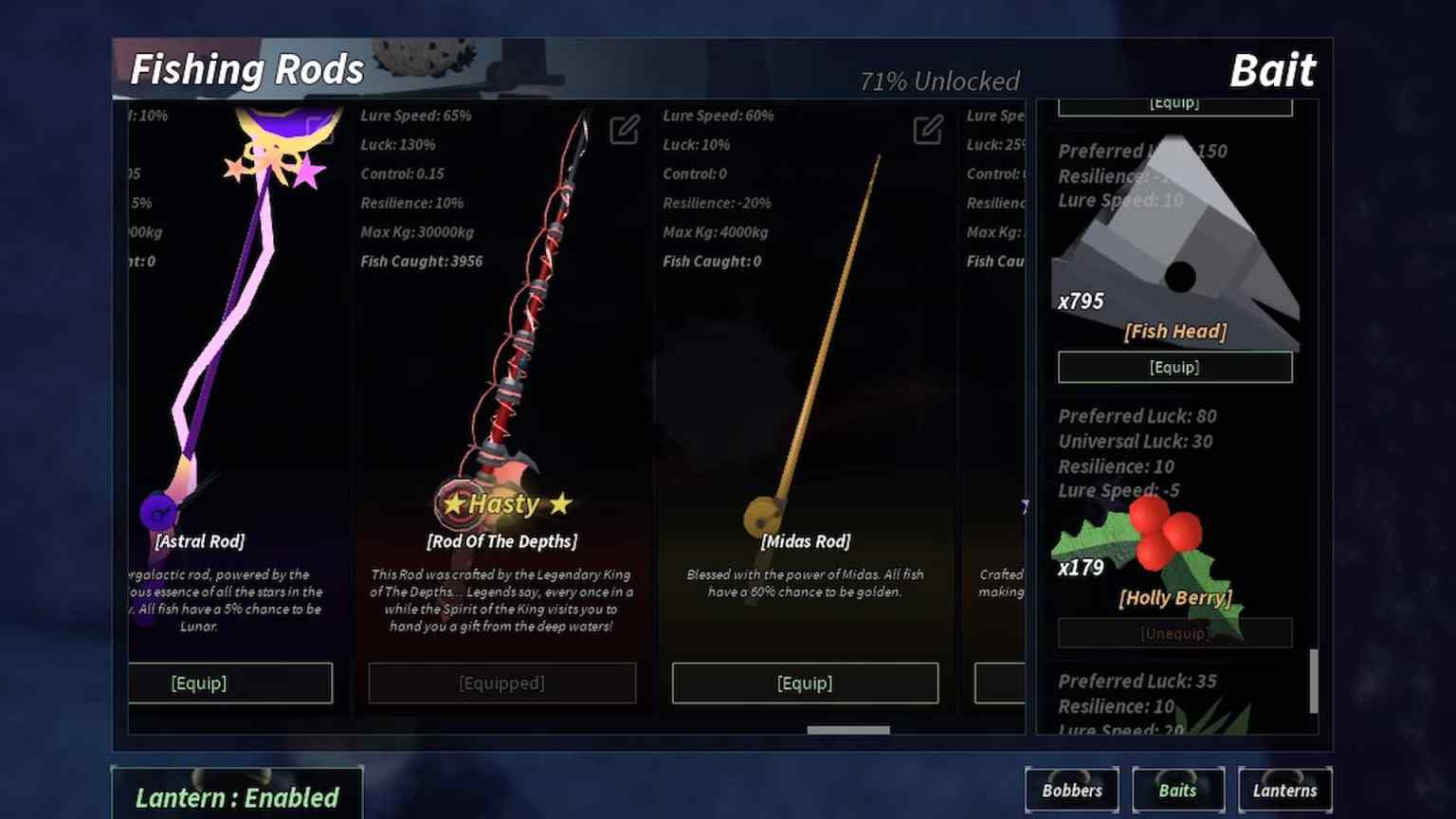This screenshot has height=819, width=1456.
Task: Click the Midas Rod image
Action: click(820, 332)
